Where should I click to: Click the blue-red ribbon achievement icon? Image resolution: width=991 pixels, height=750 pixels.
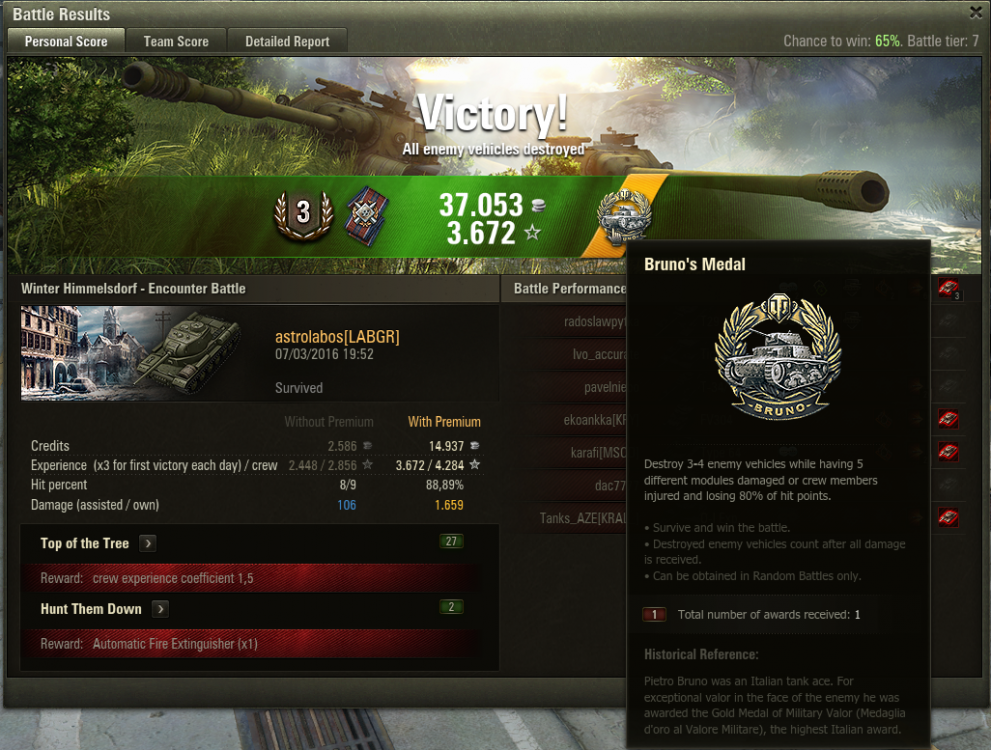point(366,217)
